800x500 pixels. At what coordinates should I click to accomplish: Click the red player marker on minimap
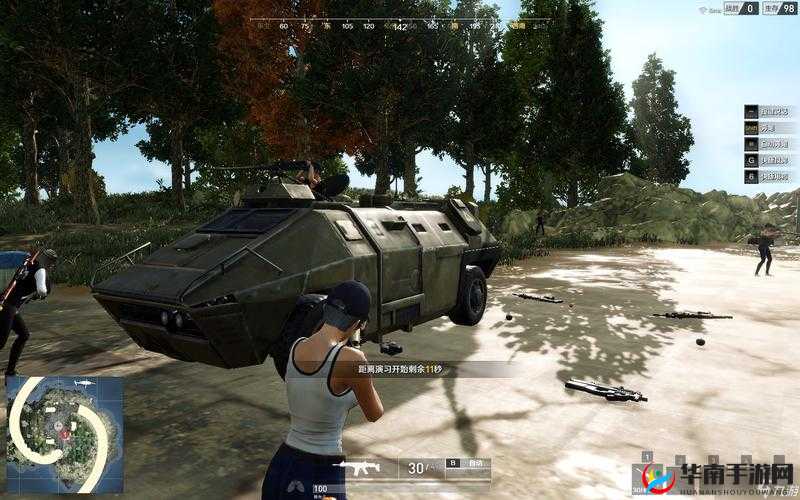[66, 434]
